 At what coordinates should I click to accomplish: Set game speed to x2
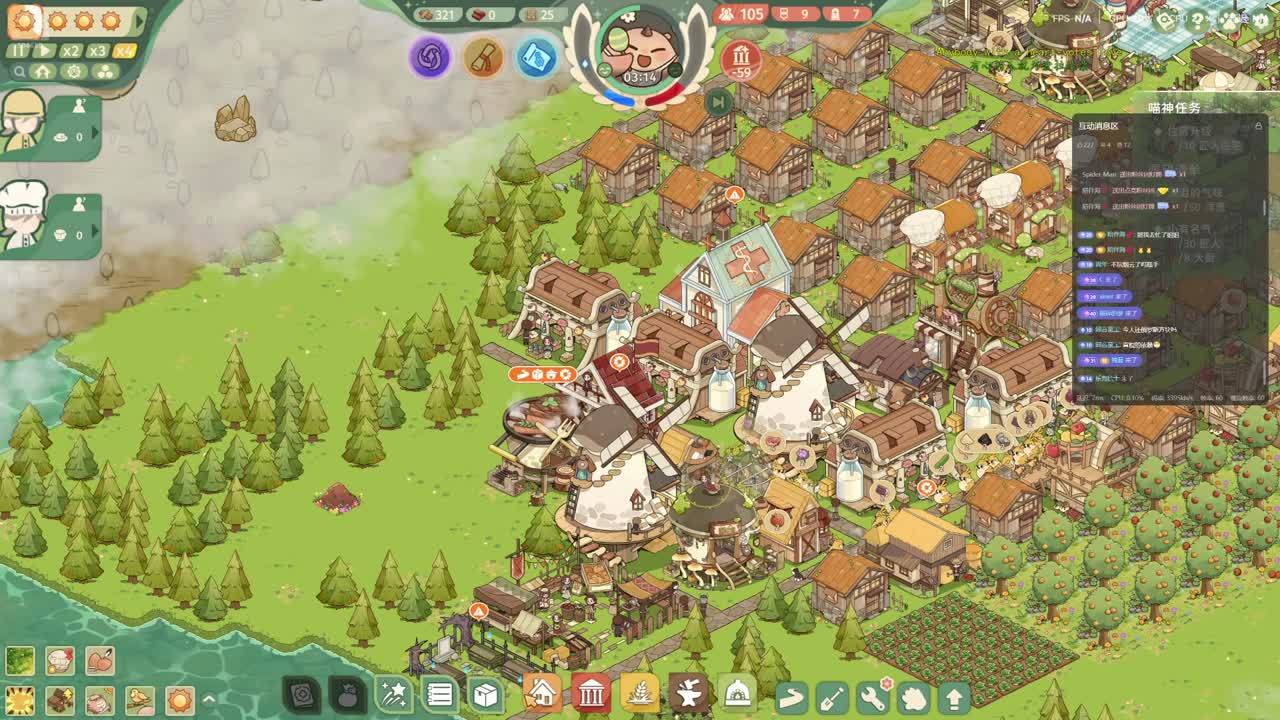click(x=71, y=51)
